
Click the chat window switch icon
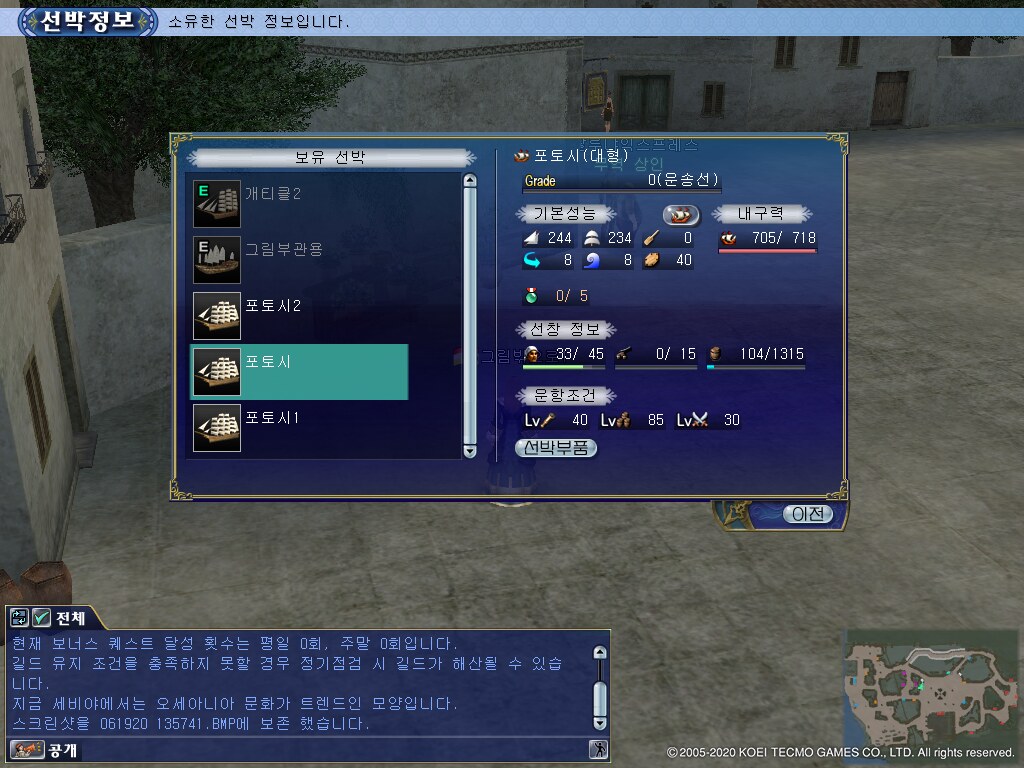(20, 617)
